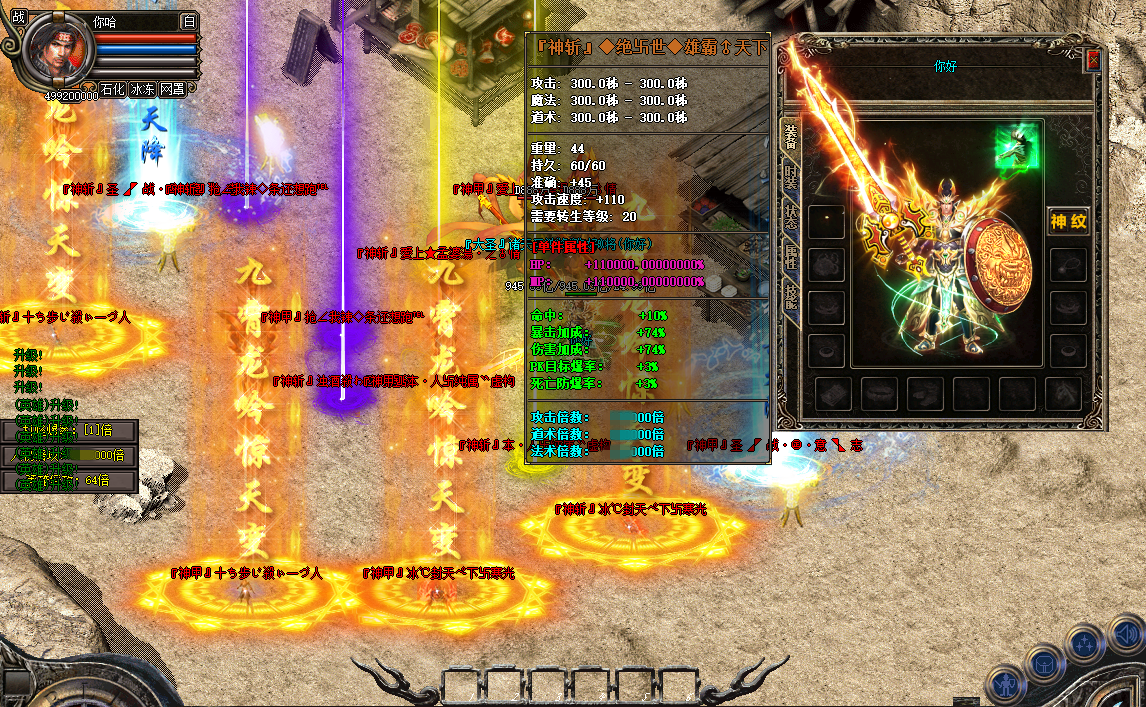Screen dimensions: 1146x707
Task: Open the bag round icon
Action: pos(1044,662)
